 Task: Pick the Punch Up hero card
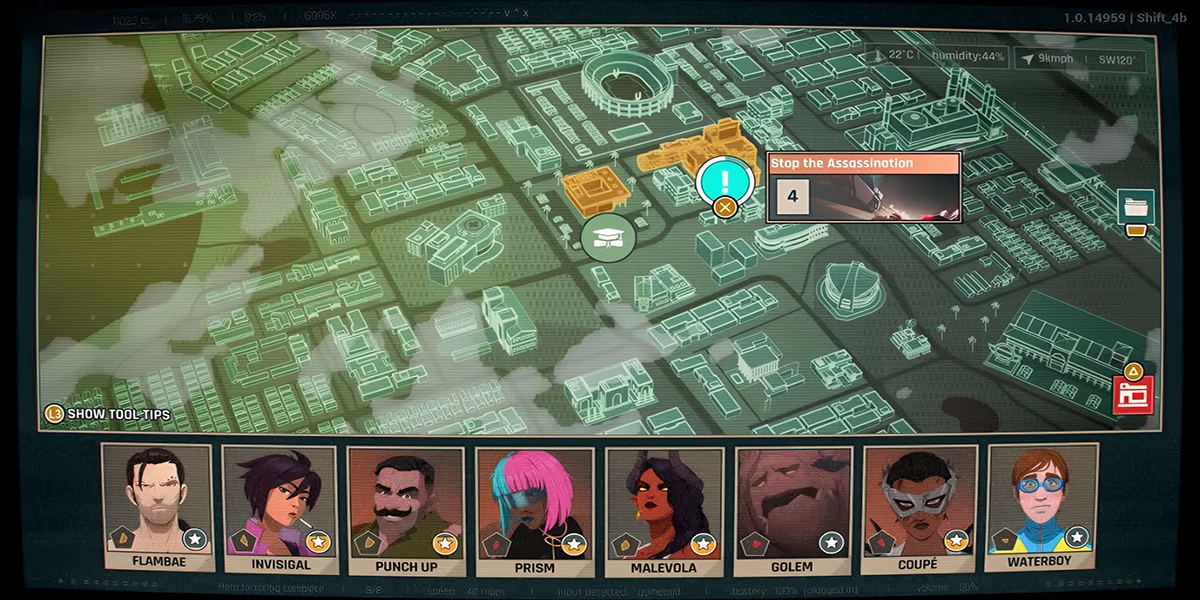click(404, 508)
